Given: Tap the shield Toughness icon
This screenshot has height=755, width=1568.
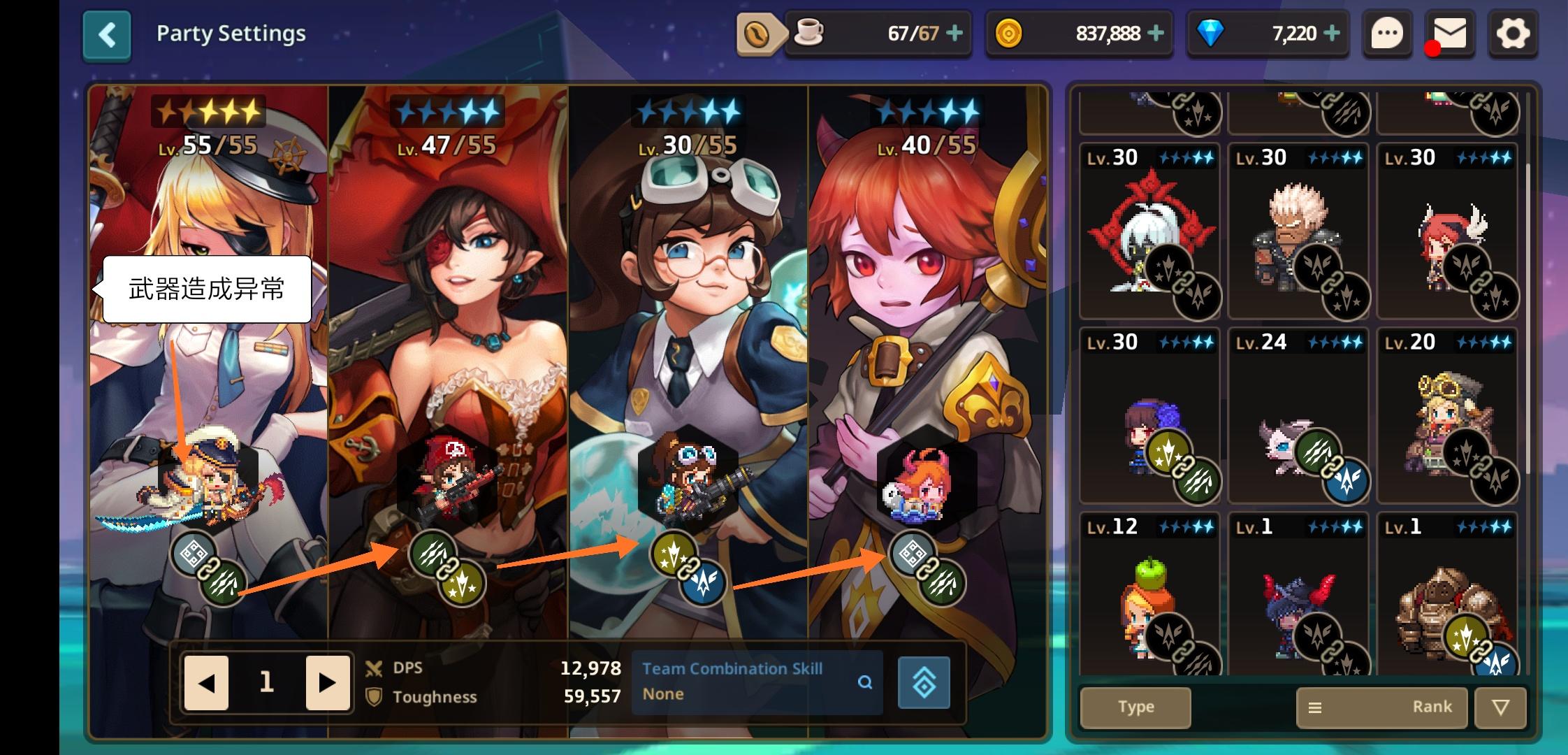Looking at the screenshot, I should [375, 697].
